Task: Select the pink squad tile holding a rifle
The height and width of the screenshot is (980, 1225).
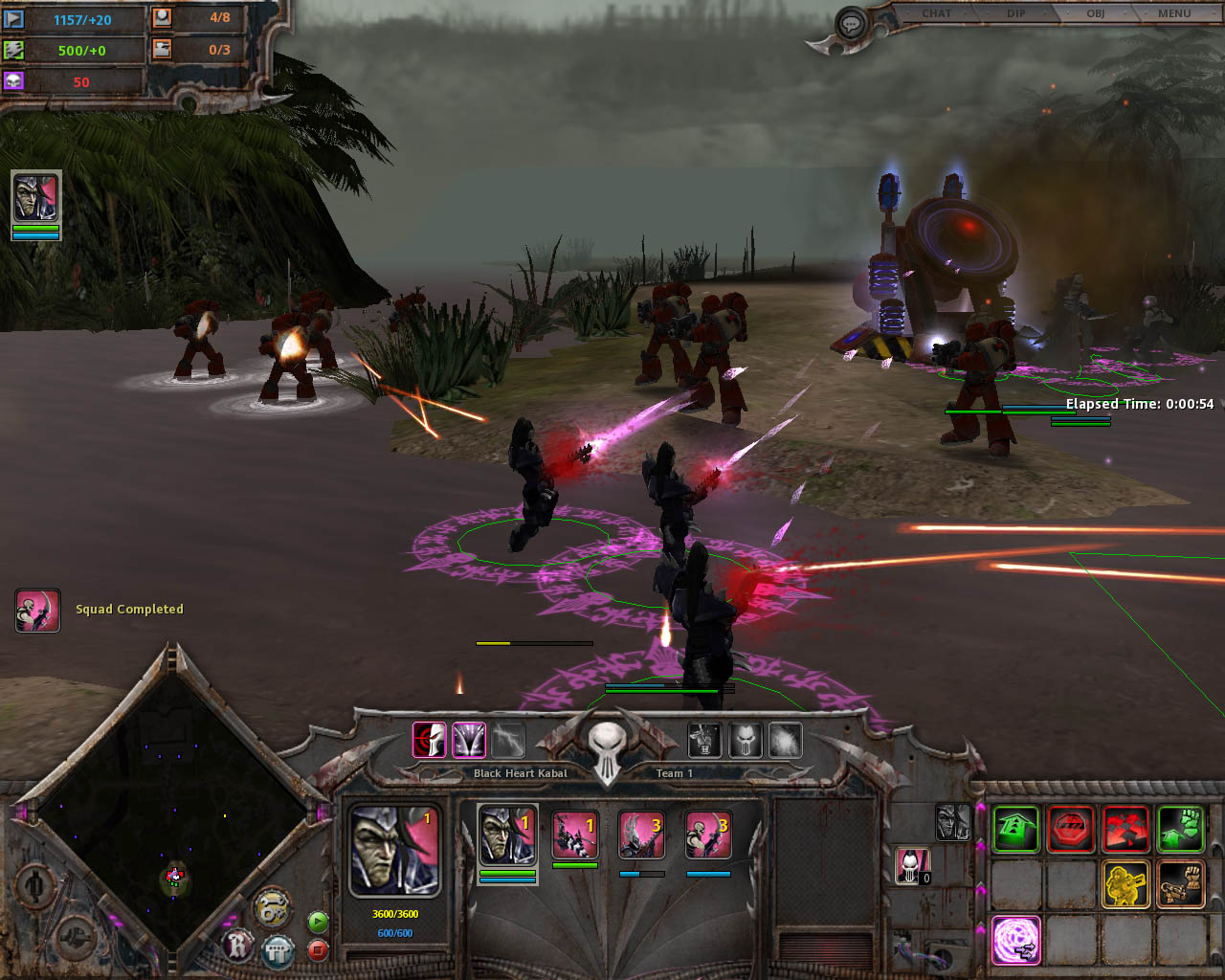Action: [575, 835]
